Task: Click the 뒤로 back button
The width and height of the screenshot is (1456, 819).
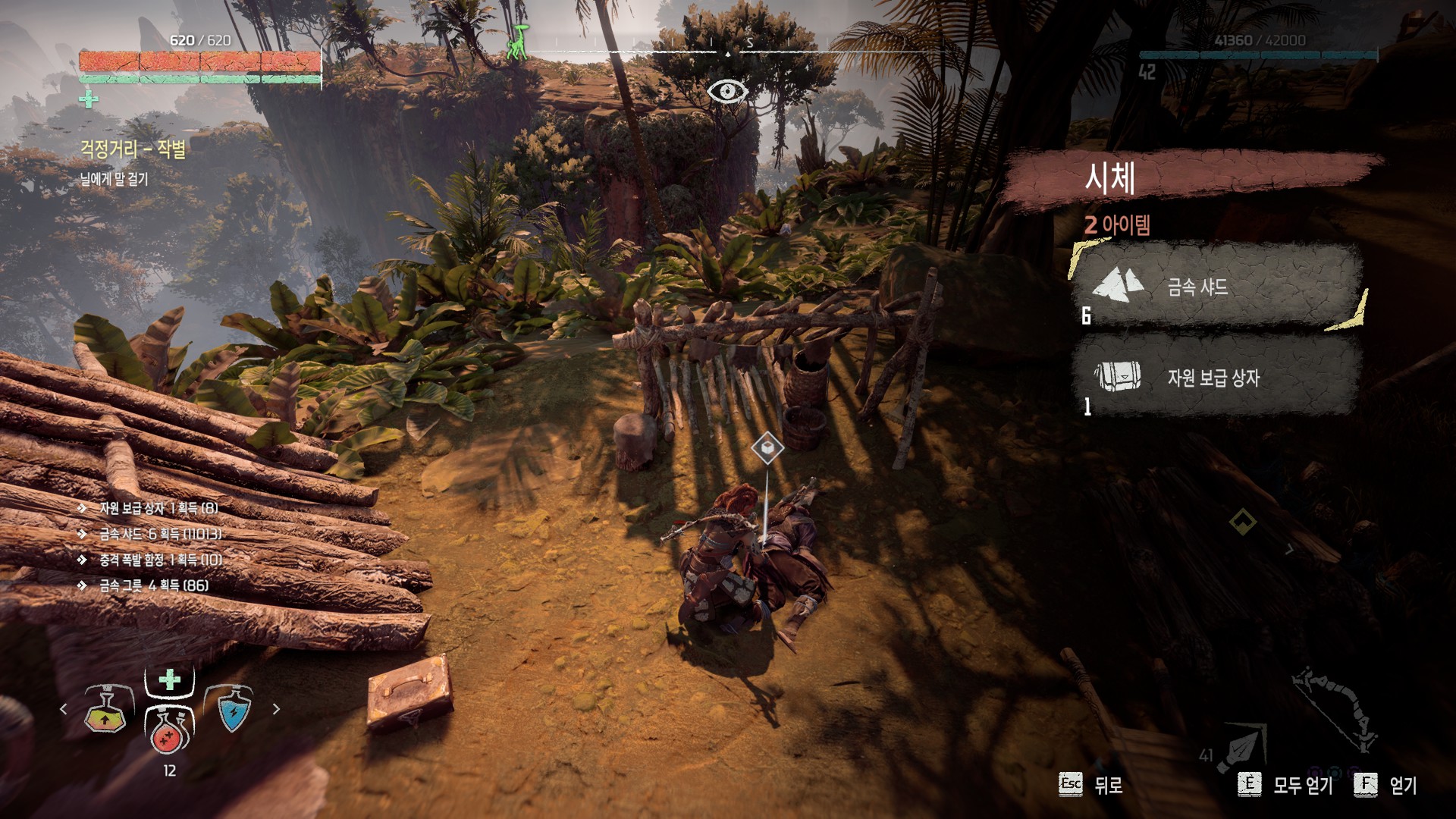Action: point(1091,785)
